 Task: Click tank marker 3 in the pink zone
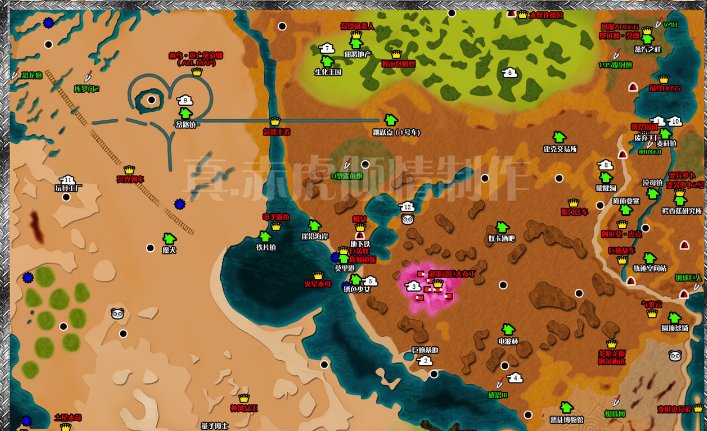tap(414, 286)
